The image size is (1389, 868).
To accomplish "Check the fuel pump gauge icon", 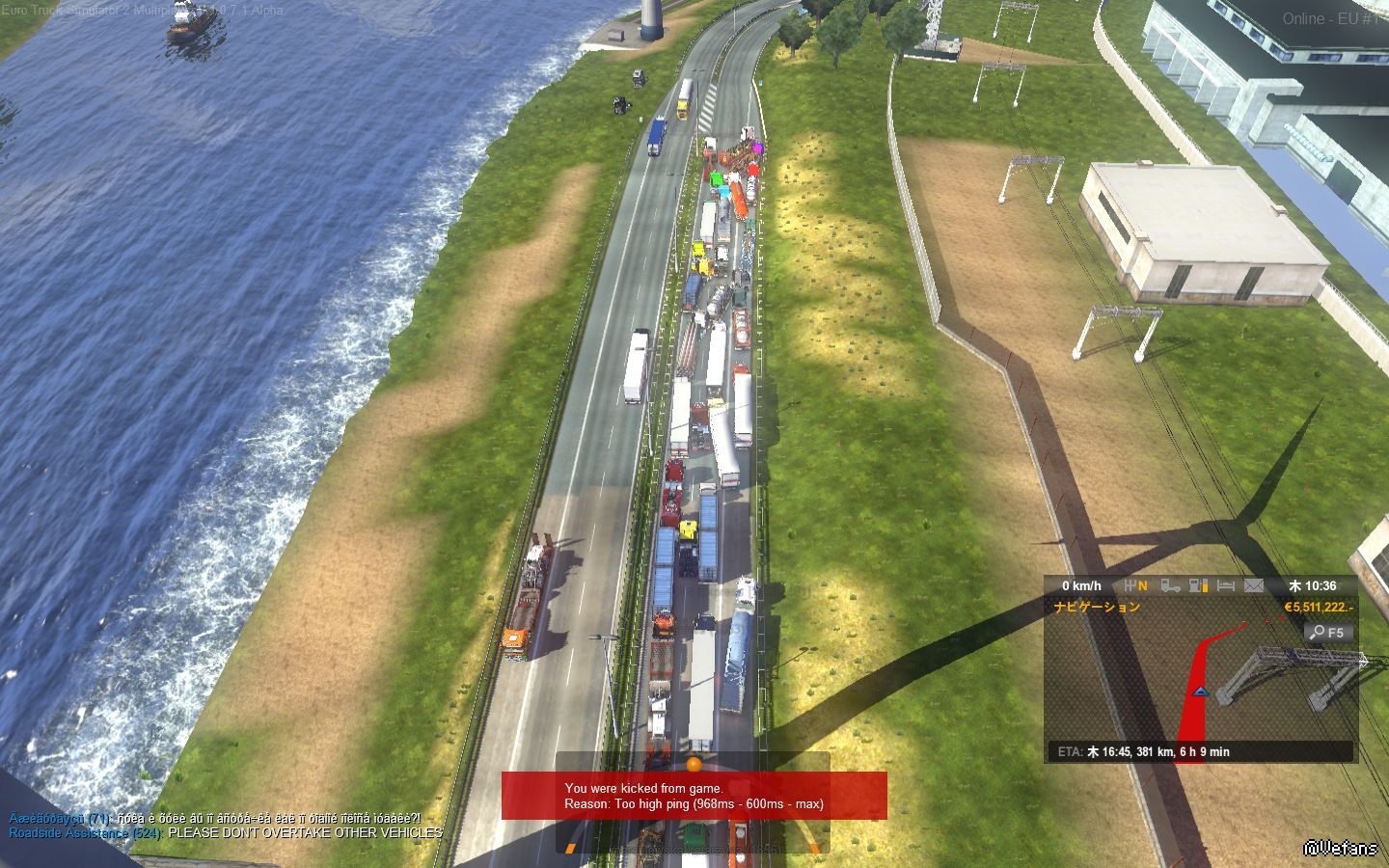I will tap(1199, 585).
